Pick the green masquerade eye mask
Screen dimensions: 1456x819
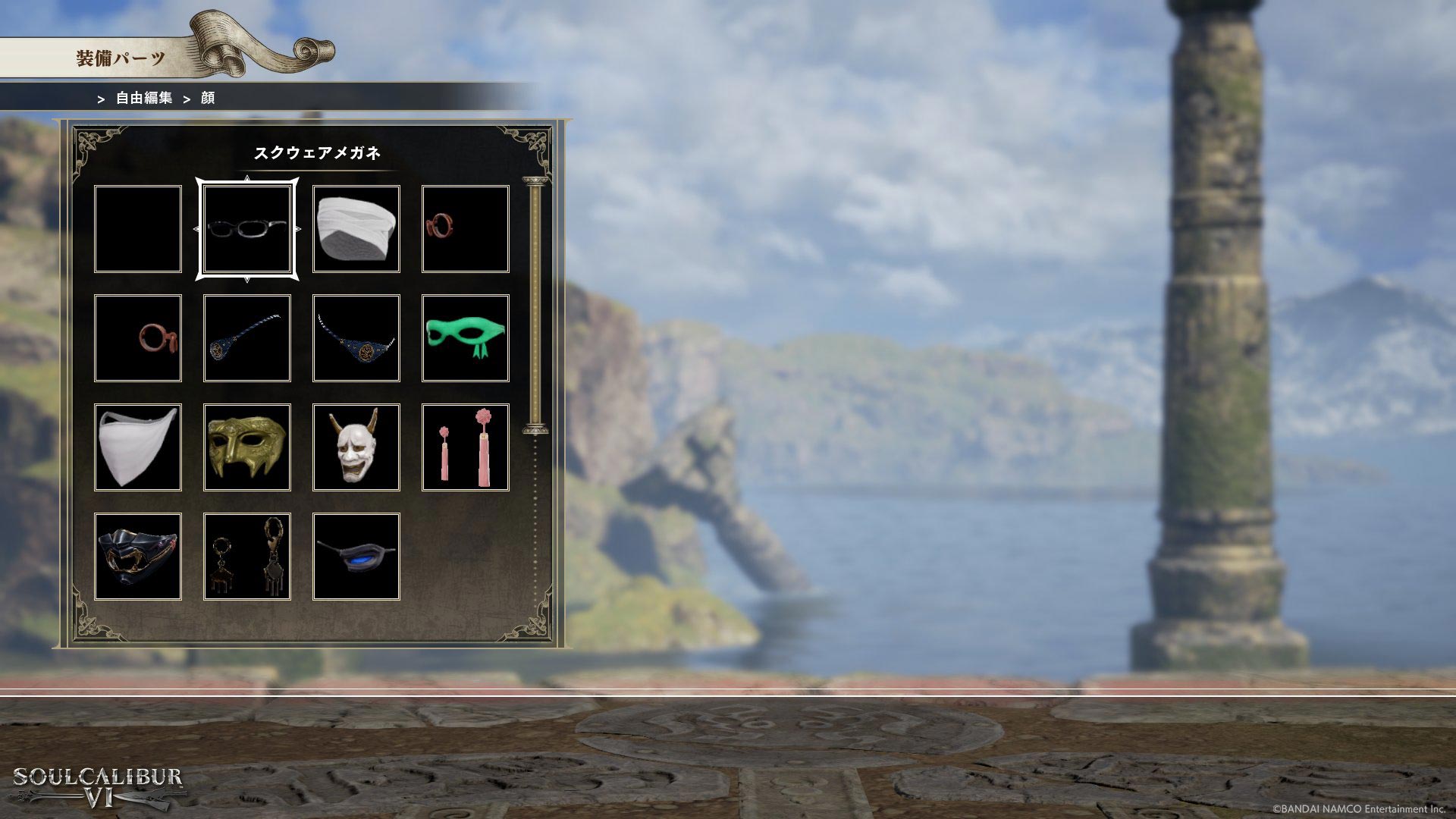point(466,338)
